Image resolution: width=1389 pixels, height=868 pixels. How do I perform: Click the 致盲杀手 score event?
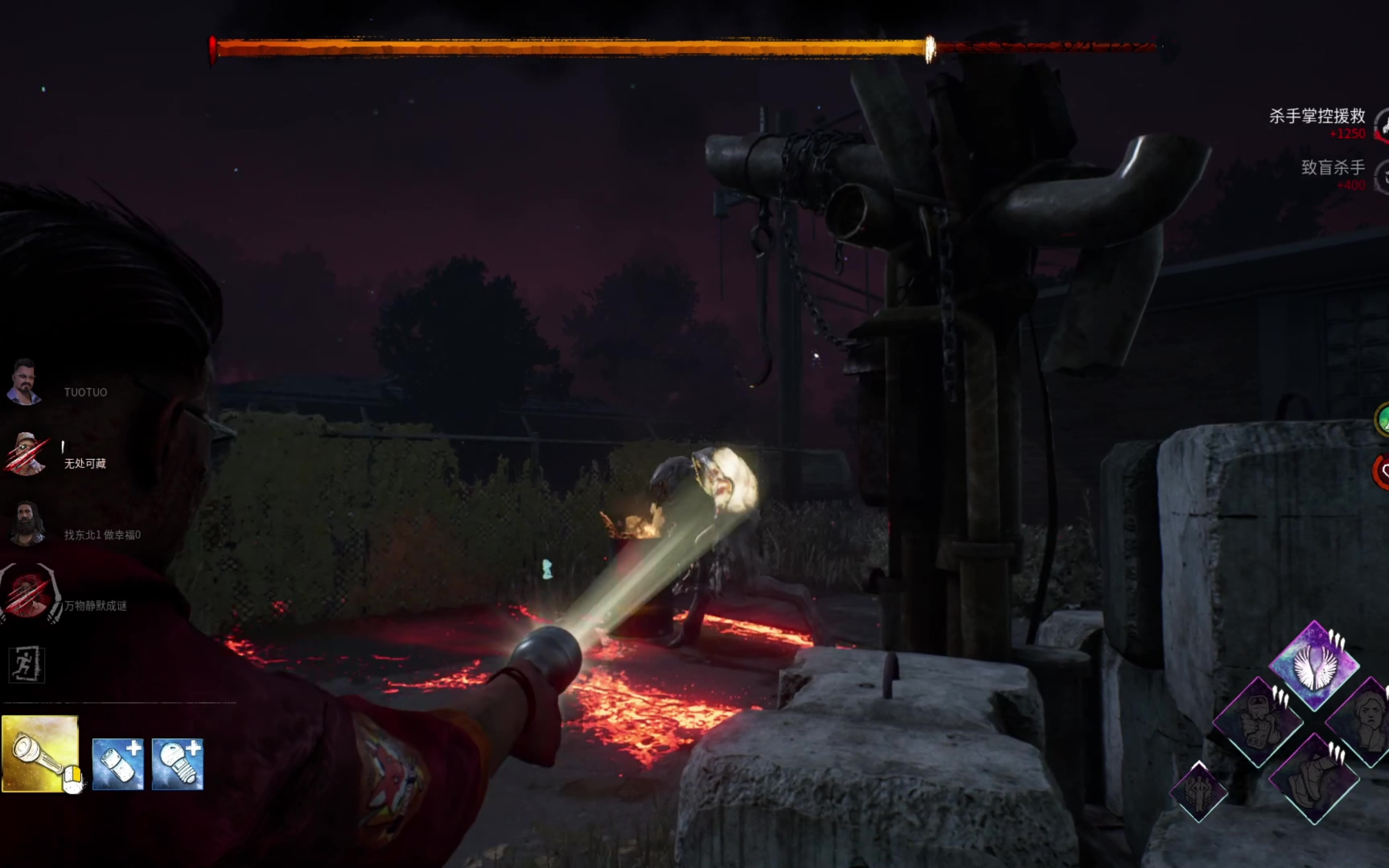(1333, 167)
